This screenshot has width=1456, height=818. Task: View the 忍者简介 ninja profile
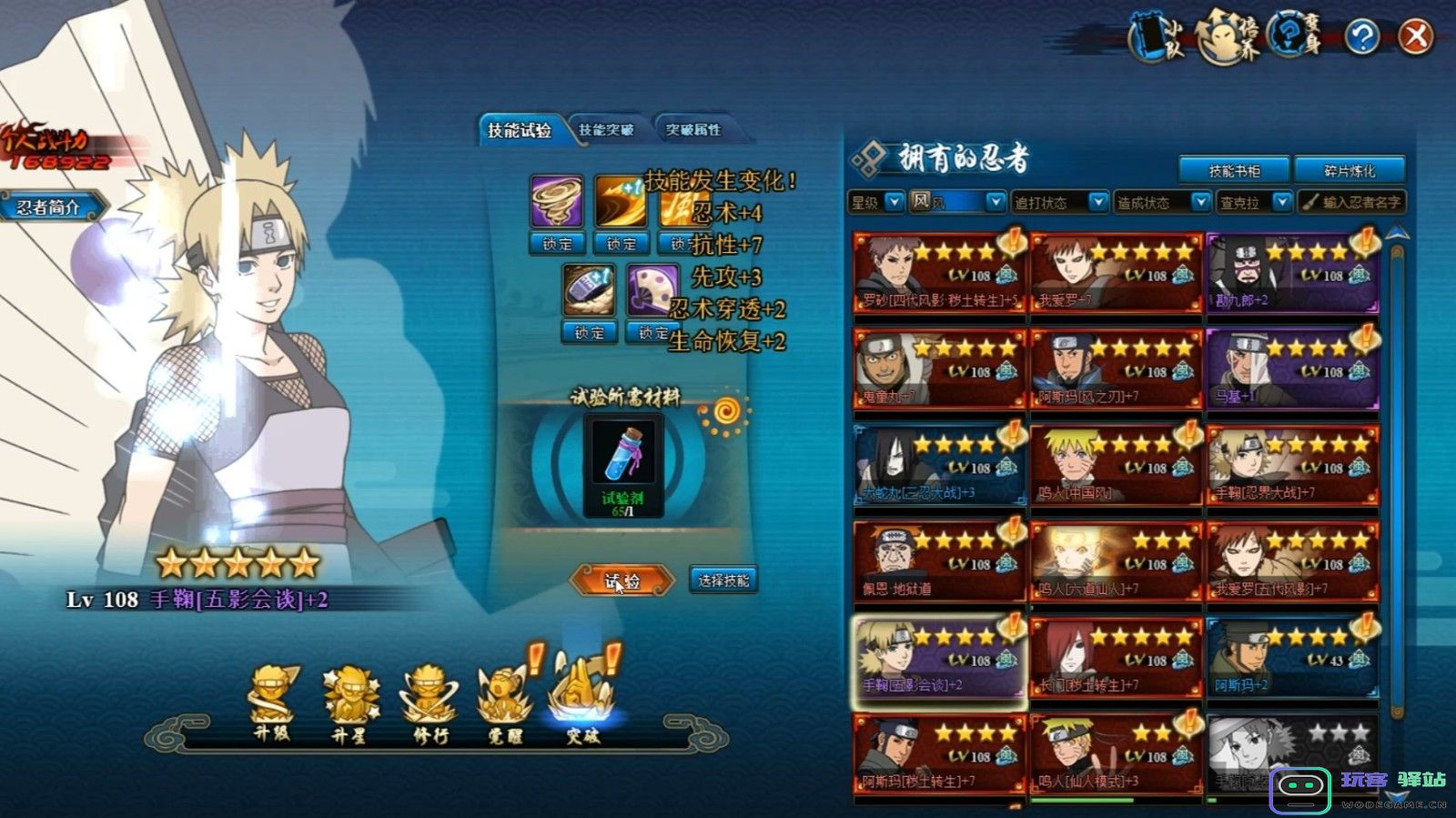coord(50,207)
